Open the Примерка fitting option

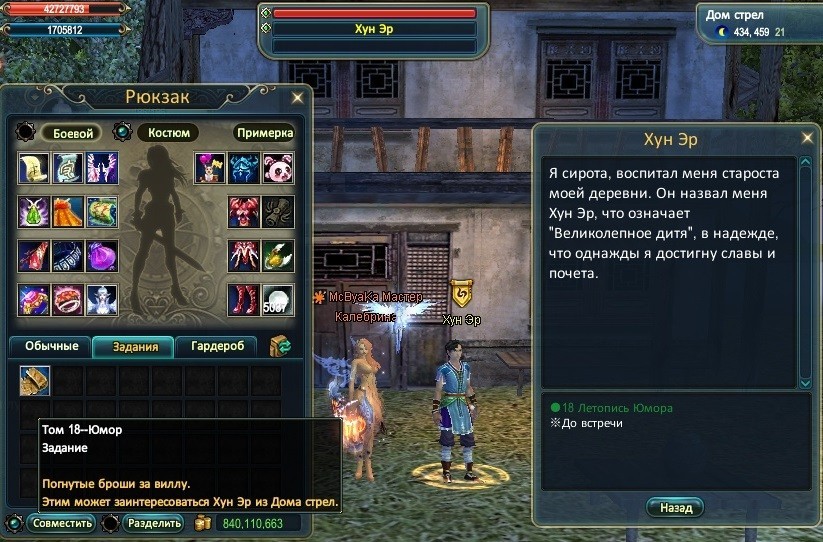pyautogui.click(x=265, y=133)
